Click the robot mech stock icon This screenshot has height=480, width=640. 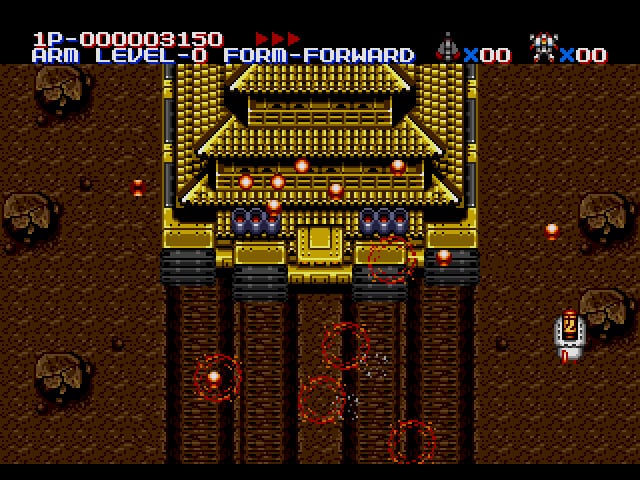pyautogui.click(x=543, y=48)
